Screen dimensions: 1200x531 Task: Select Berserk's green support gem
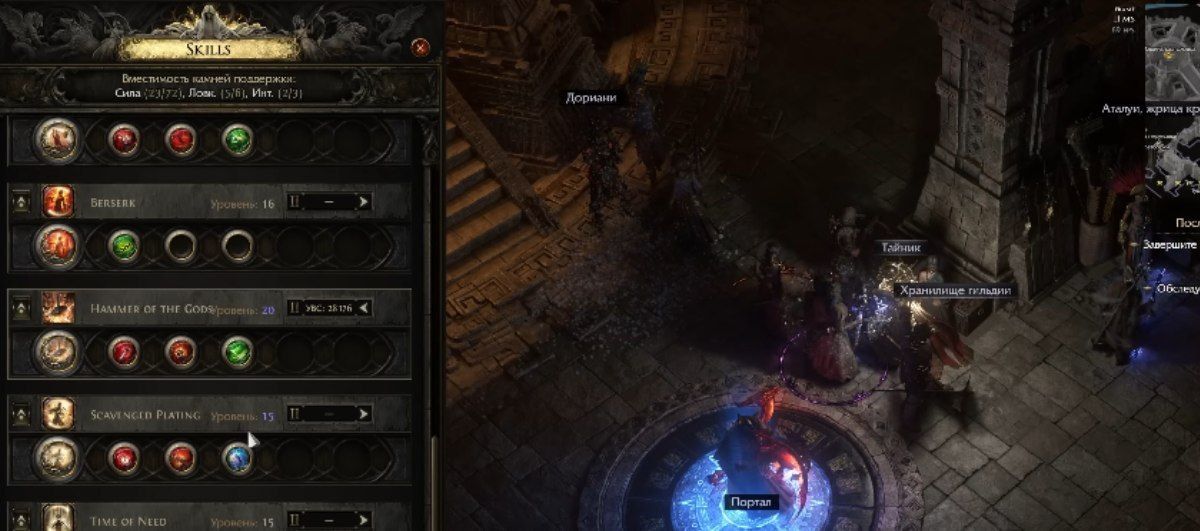[x=124, y=246]
